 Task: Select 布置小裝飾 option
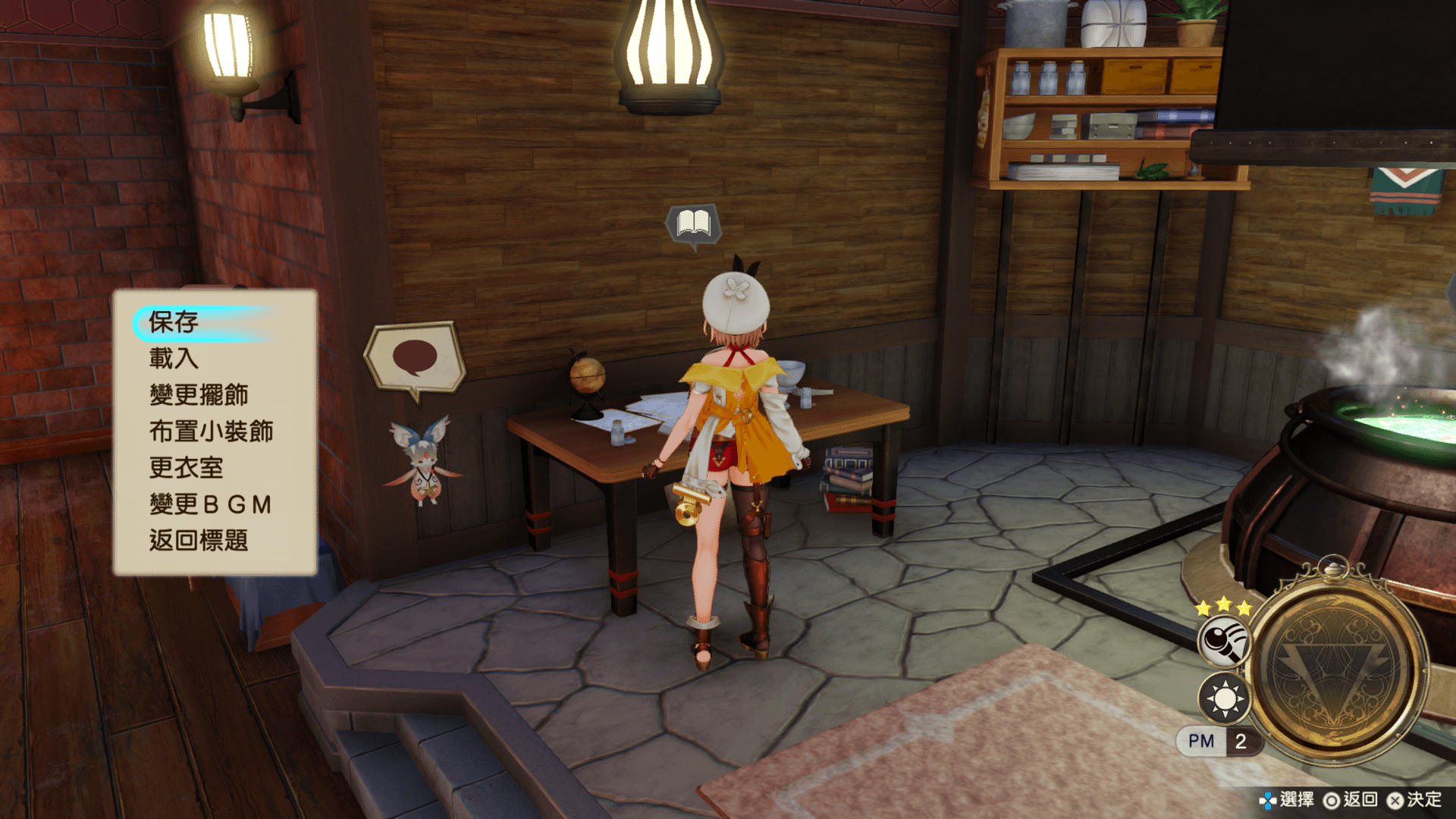click(x=211, y=431)
